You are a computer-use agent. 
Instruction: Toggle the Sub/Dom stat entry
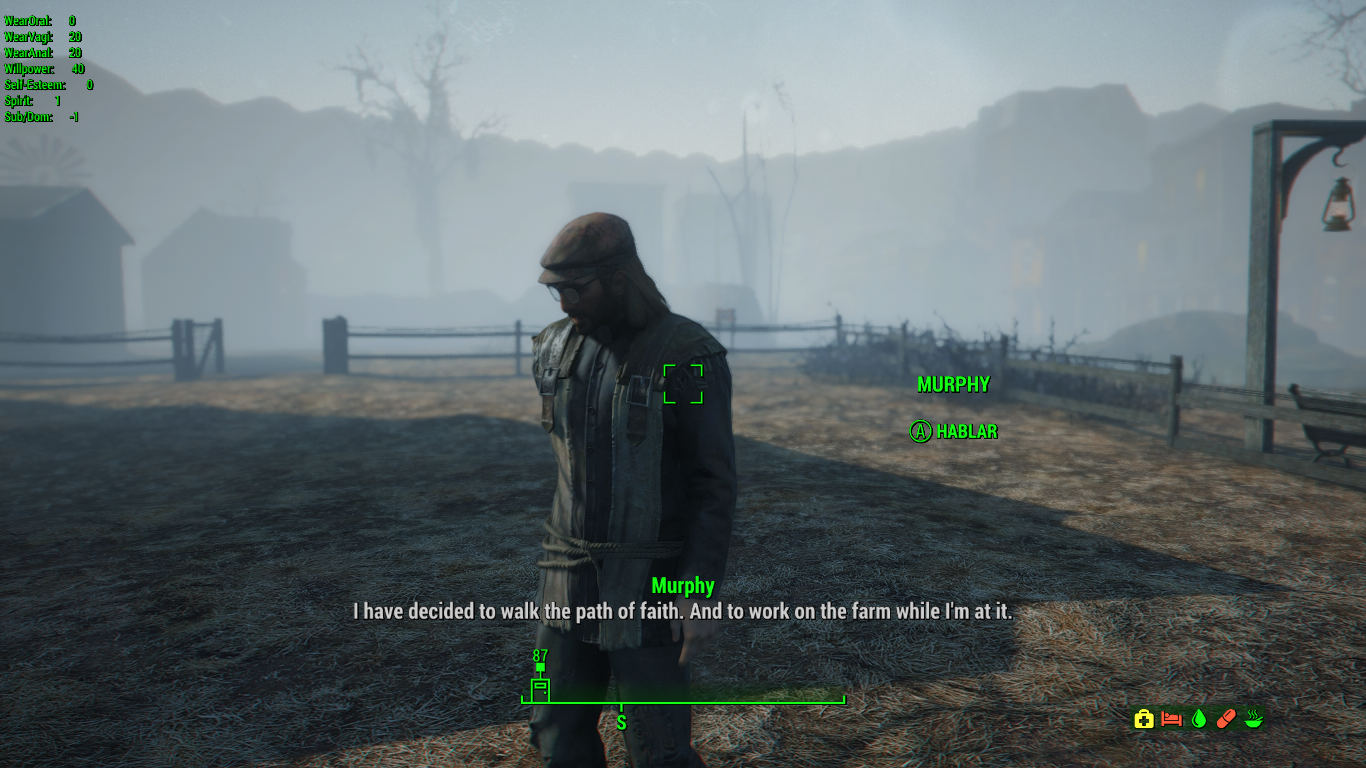point(40,116)
